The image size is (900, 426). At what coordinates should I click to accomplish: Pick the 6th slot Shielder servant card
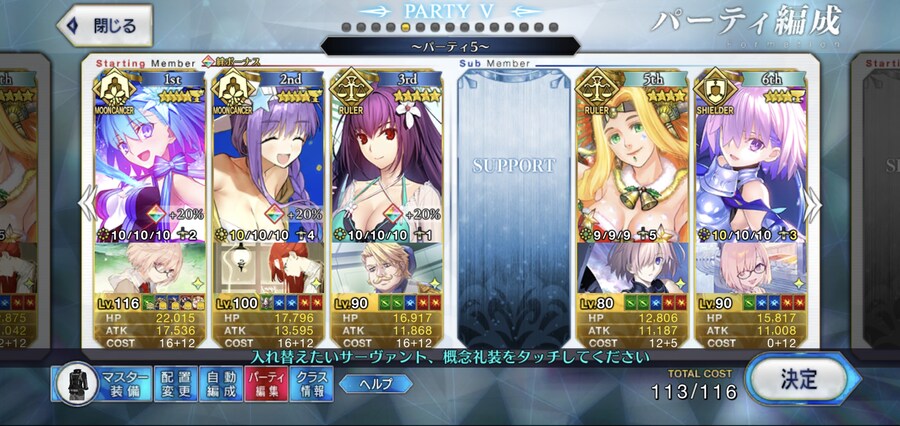[750, 160]
